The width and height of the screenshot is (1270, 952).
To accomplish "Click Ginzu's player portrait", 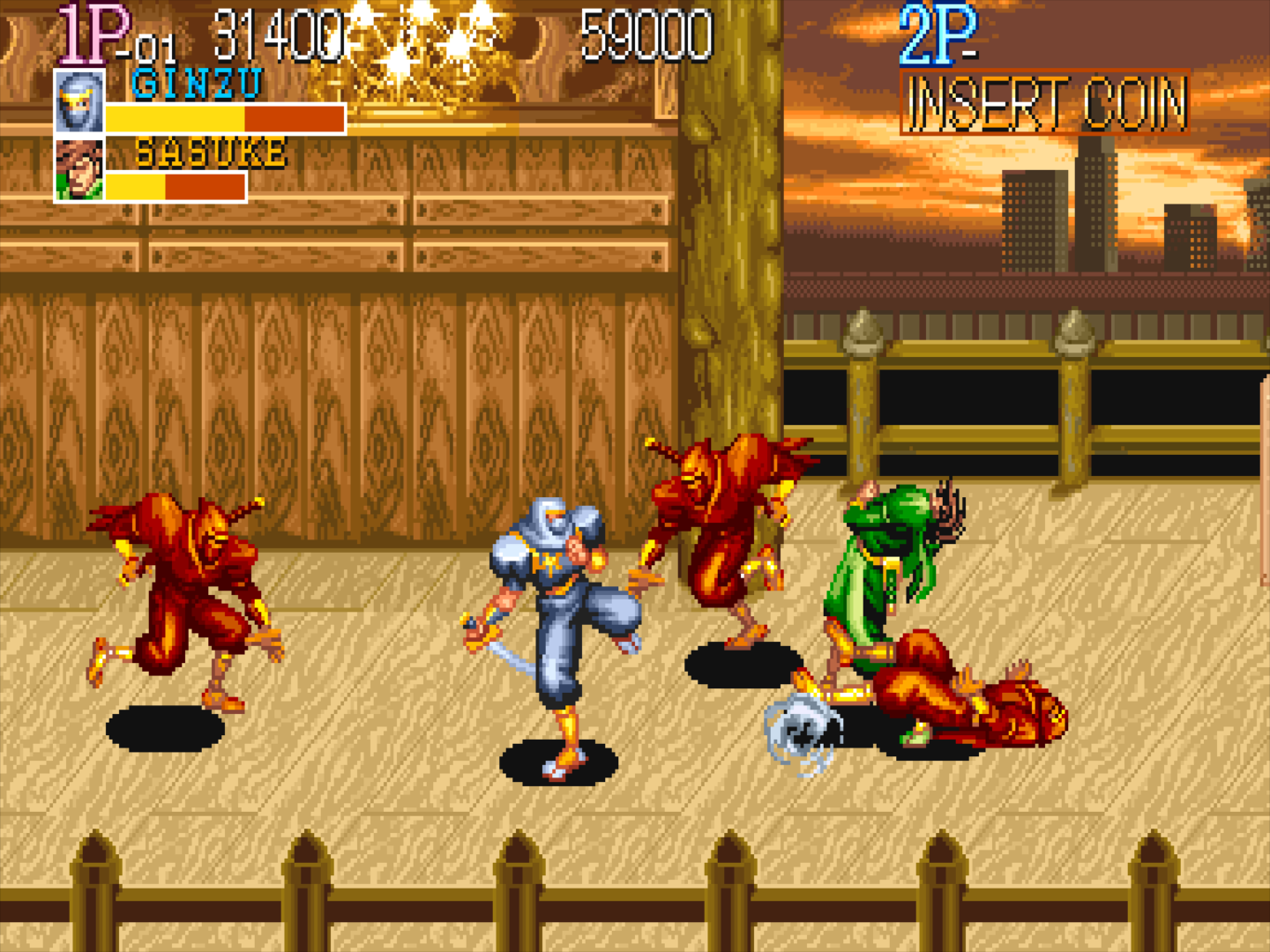I will (x=79, y=102).
